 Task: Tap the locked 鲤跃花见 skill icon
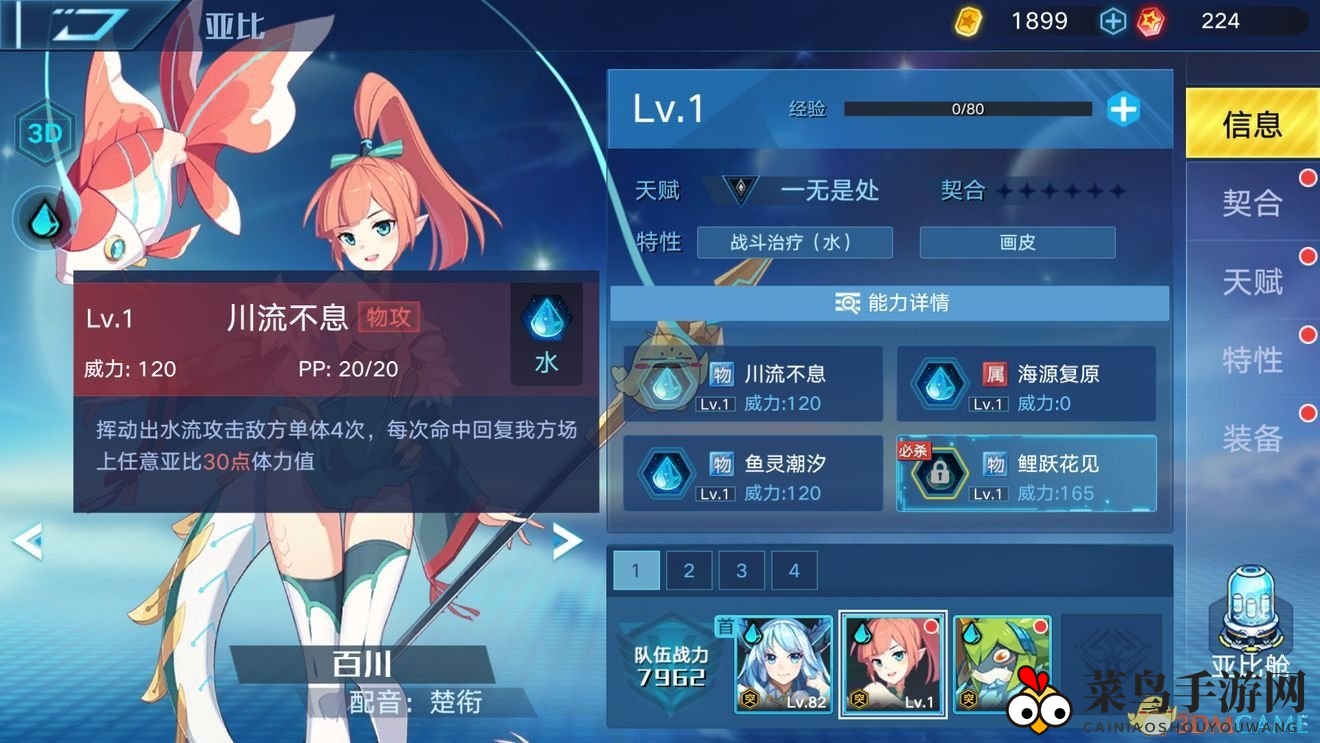coord(940,473)
